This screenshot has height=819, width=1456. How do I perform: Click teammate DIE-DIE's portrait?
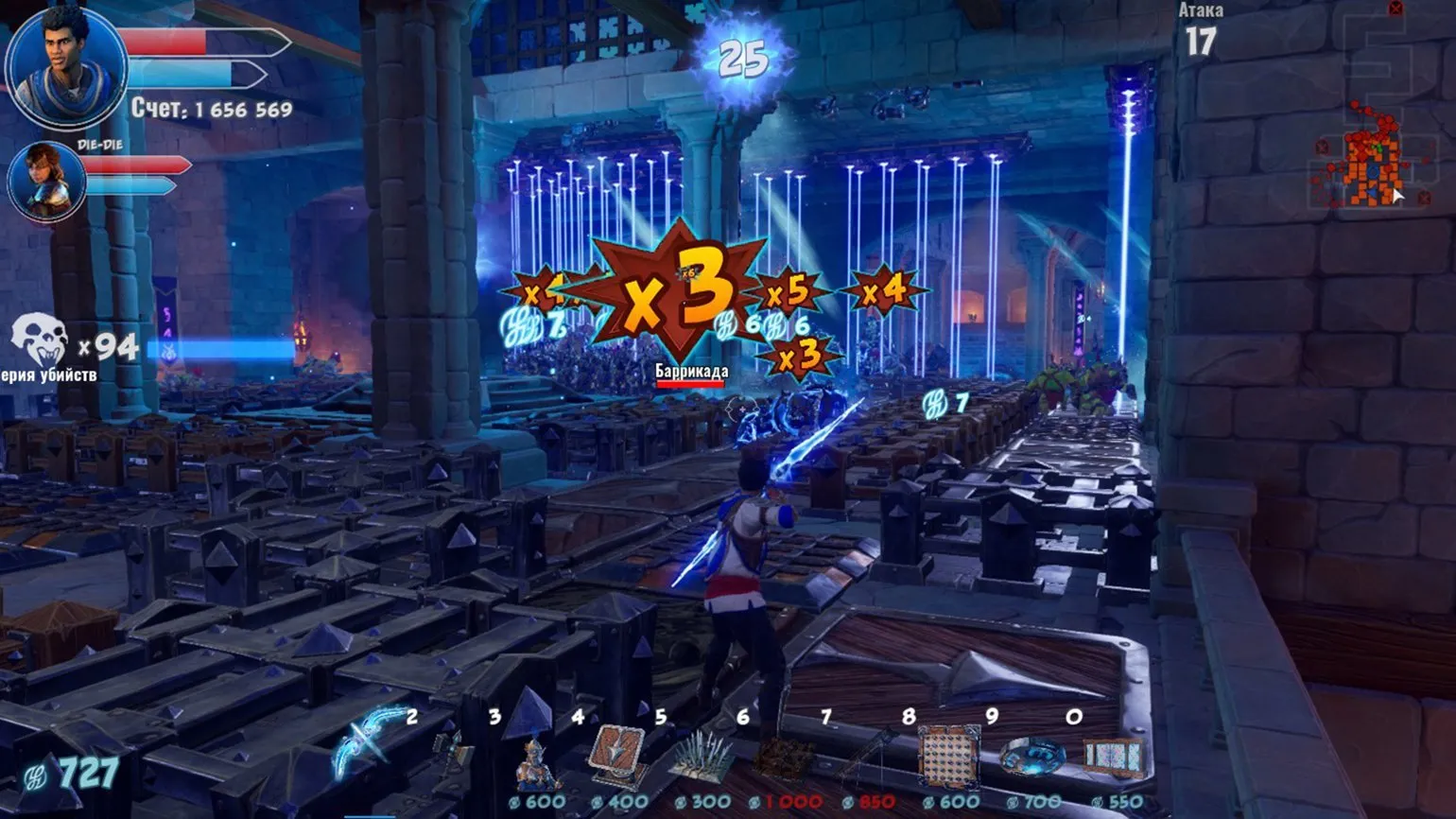click(46, 182)
